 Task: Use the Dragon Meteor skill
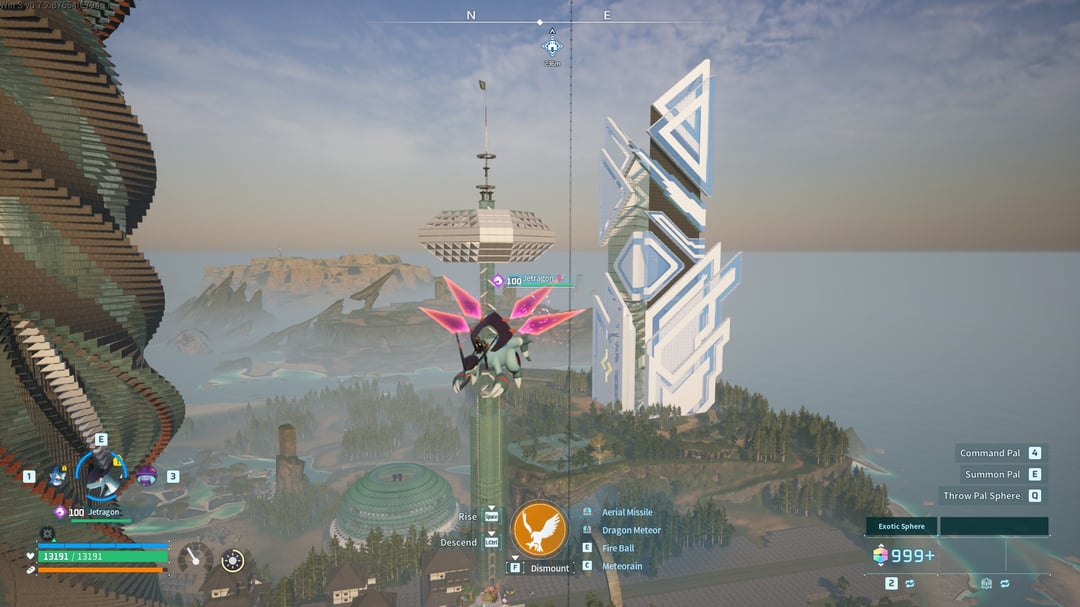point(630,530)
